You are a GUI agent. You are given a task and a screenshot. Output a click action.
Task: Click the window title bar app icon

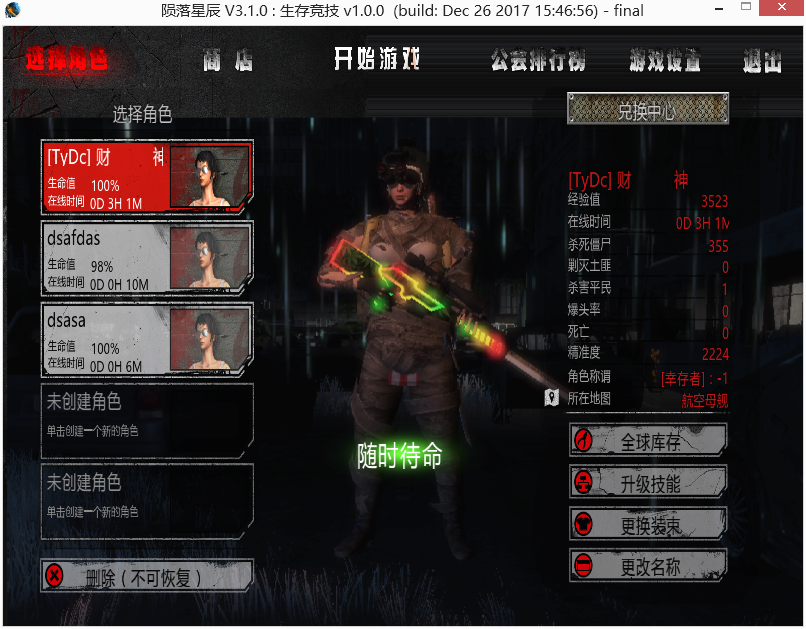tap(13, 11)
